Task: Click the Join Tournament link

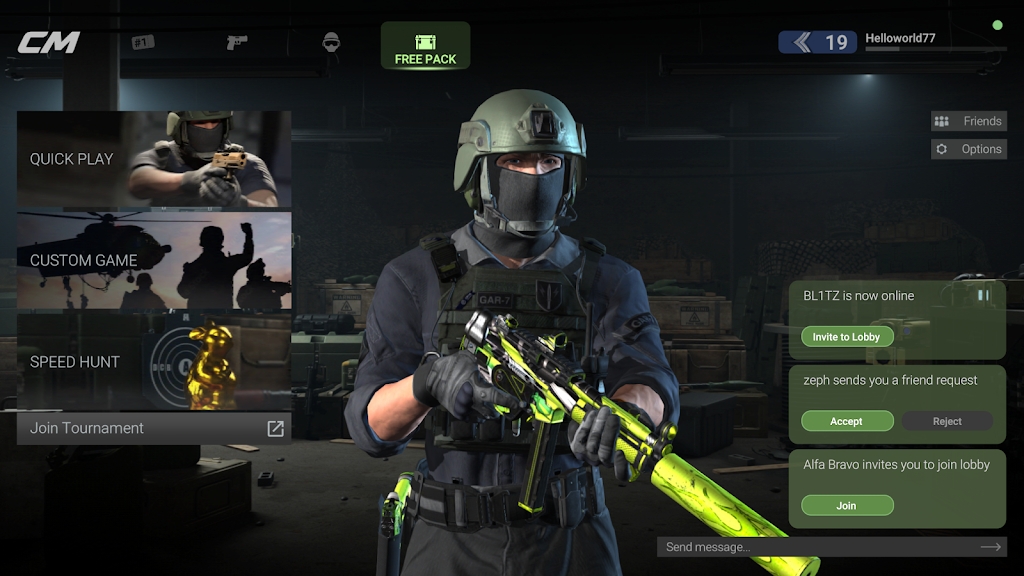Action: tap(154, 428)
